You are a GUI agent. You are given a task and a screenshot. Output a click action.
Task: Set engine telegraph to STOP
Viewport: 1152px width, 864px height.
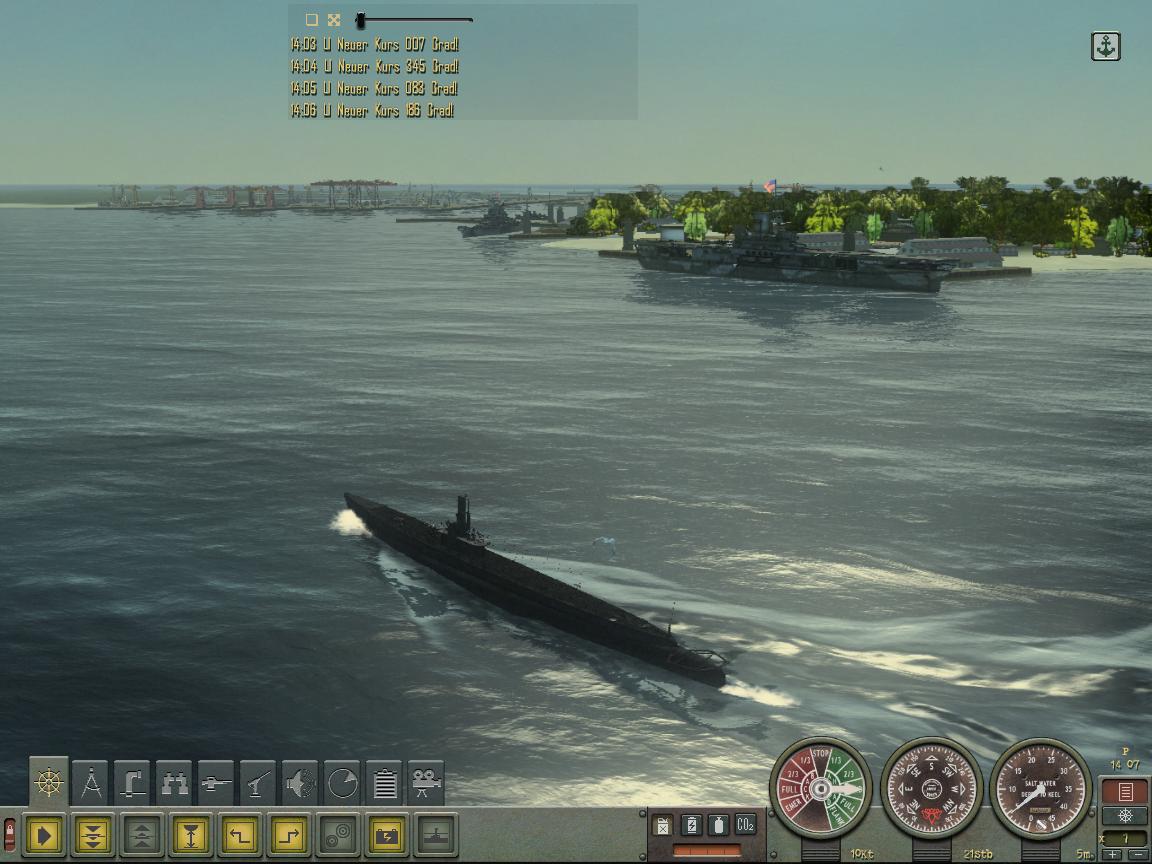click(x=821, y=754)
